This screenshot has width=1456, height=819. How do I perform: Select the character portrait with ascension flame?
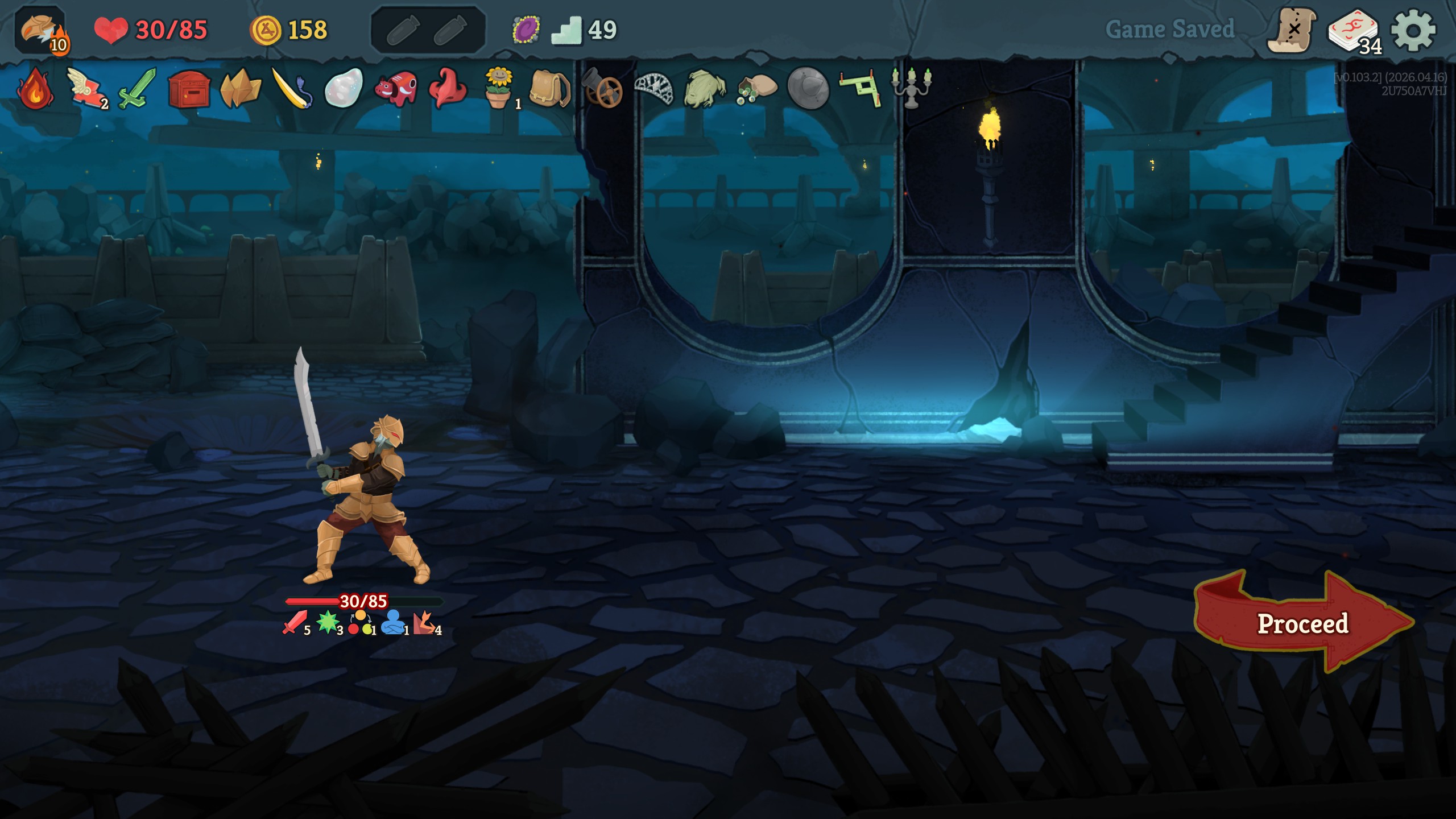[x=41, y=30]
